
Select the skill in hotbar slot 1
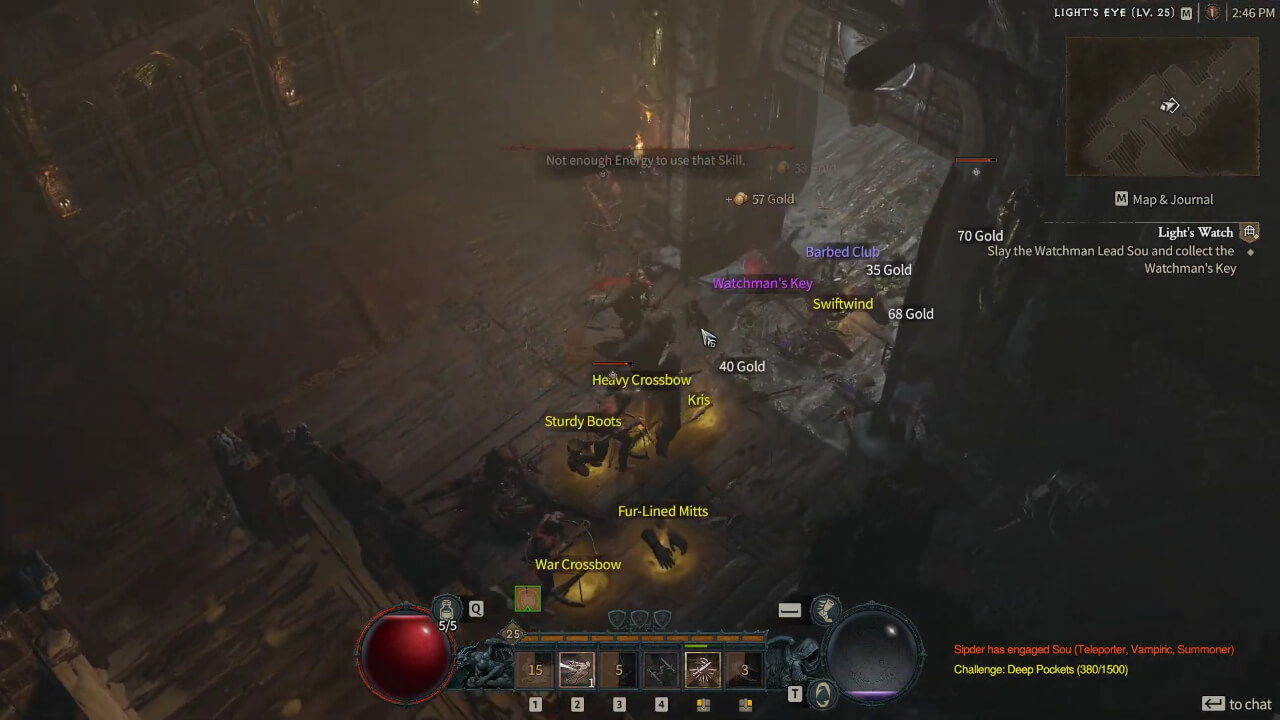pyautogui.click(x=535, y=669)
